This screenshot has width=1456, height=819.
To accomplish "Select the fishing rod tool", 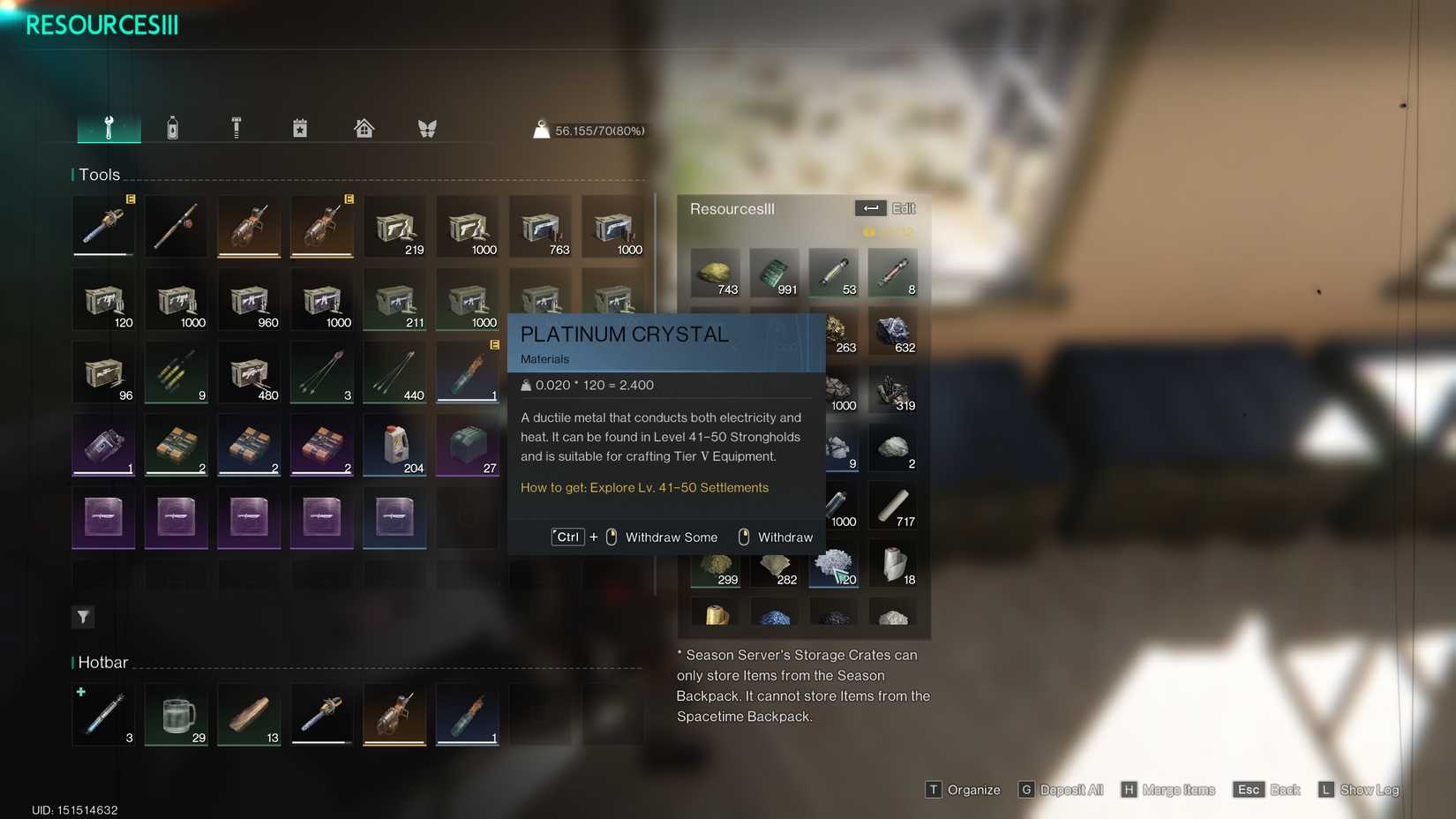I will point(176,226).
